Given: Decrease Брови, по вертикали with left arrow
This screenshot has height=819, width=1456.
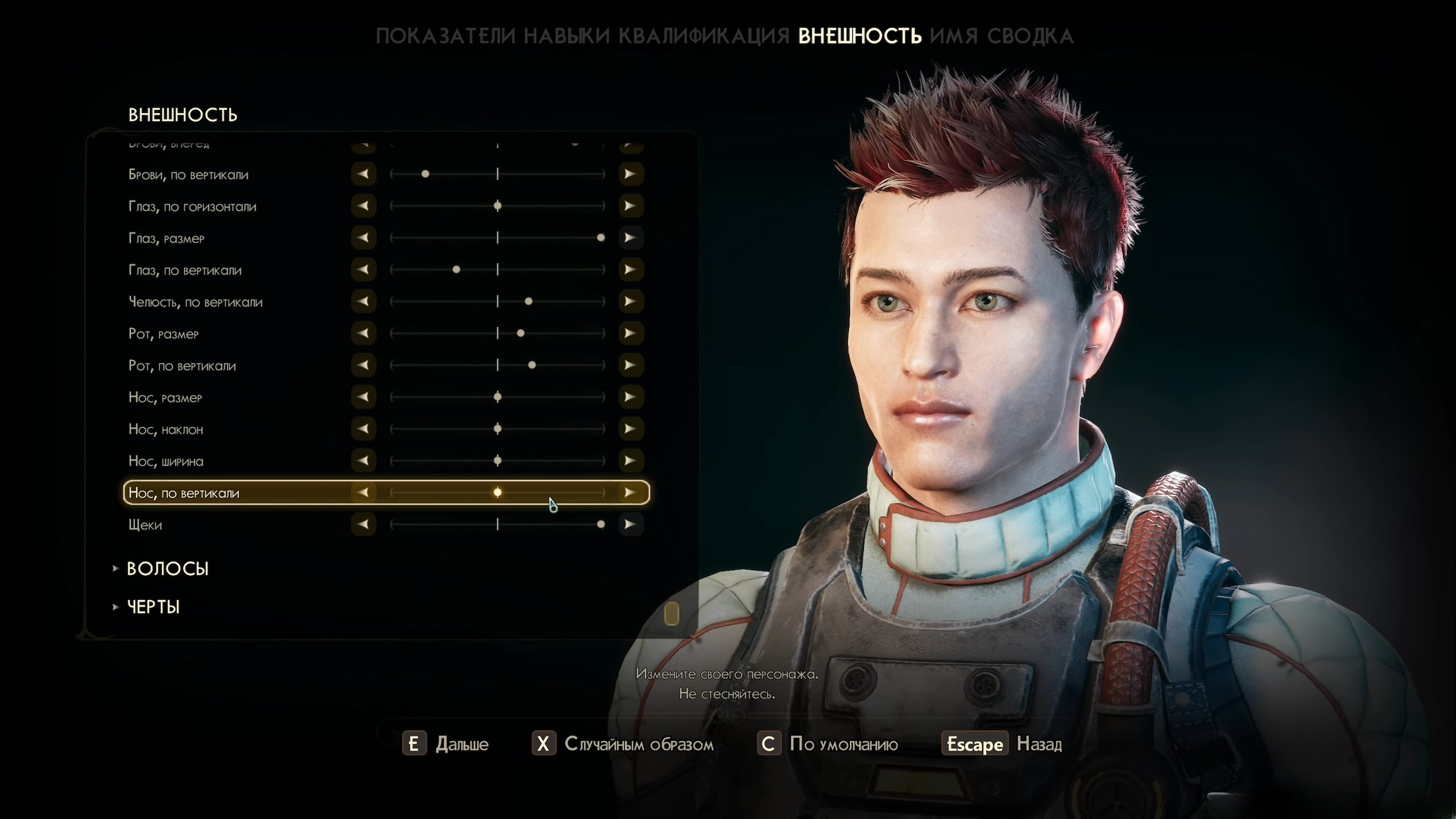Looking at the screenshot, I should pos(363,174).
